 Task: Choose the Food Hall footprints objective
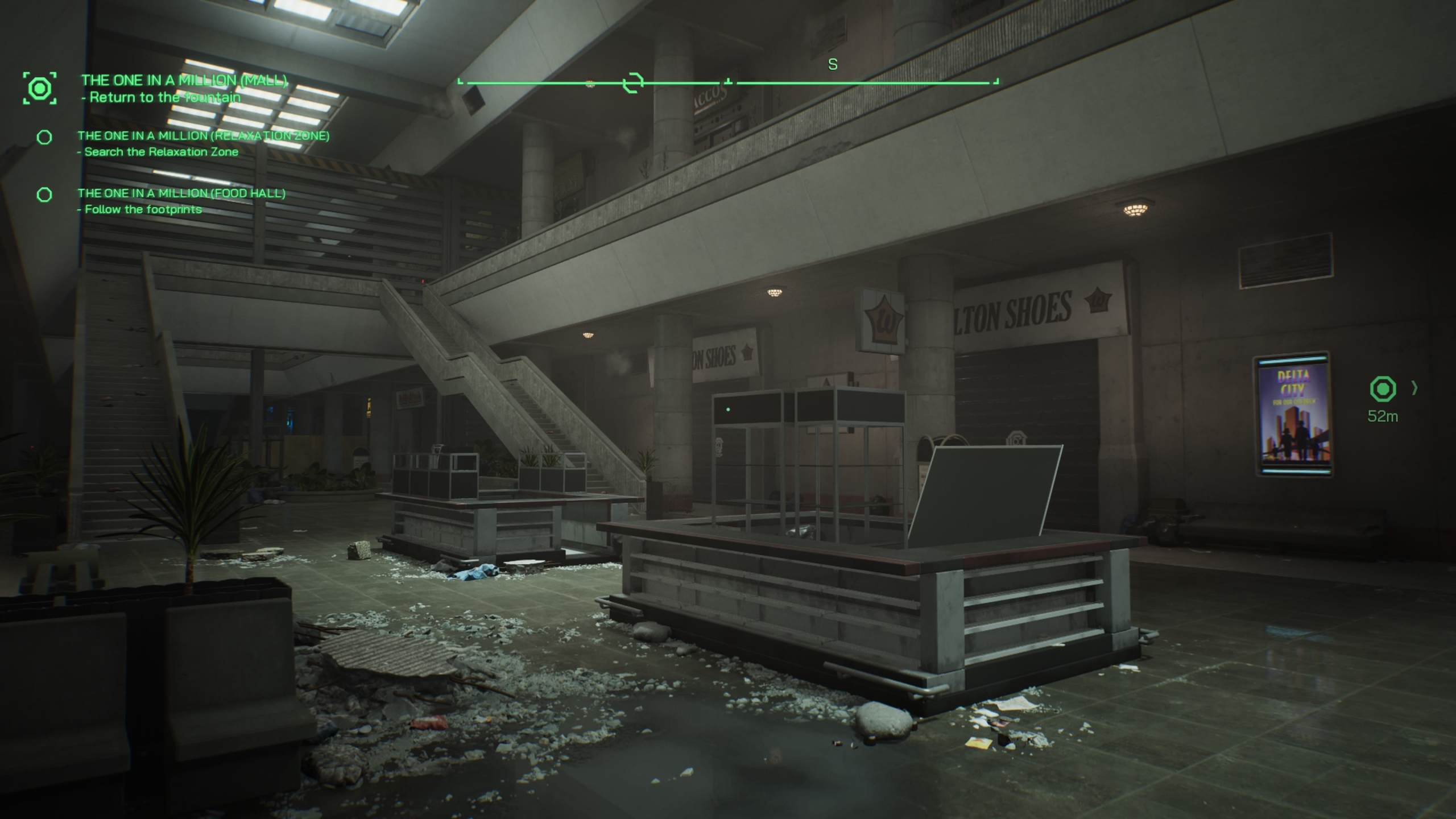pos(181,201)
